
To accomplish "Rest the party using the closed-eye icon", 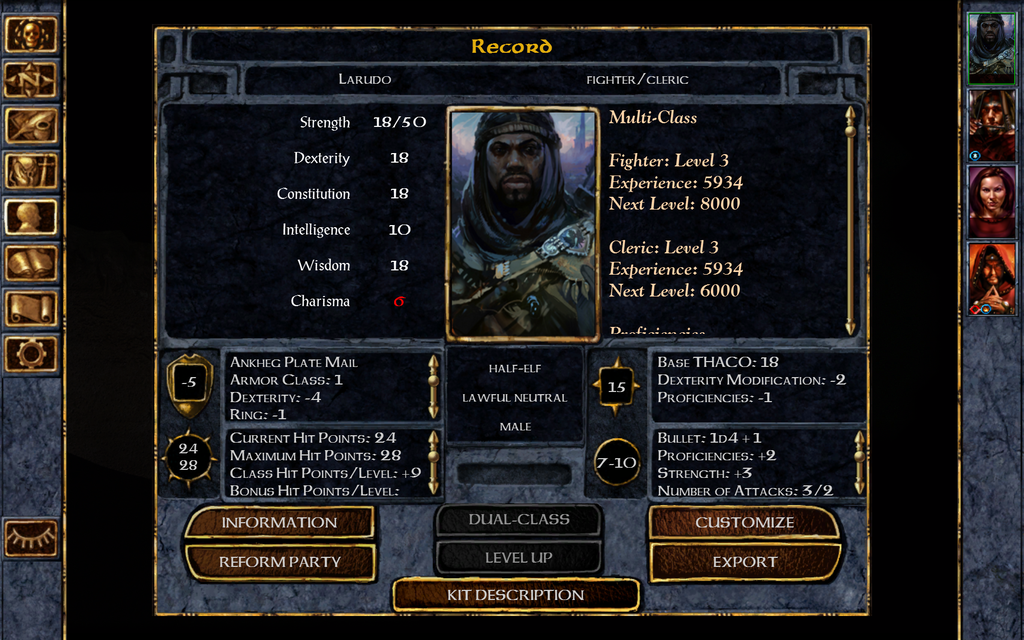I will pyautogui.click(x=31, y=538).
